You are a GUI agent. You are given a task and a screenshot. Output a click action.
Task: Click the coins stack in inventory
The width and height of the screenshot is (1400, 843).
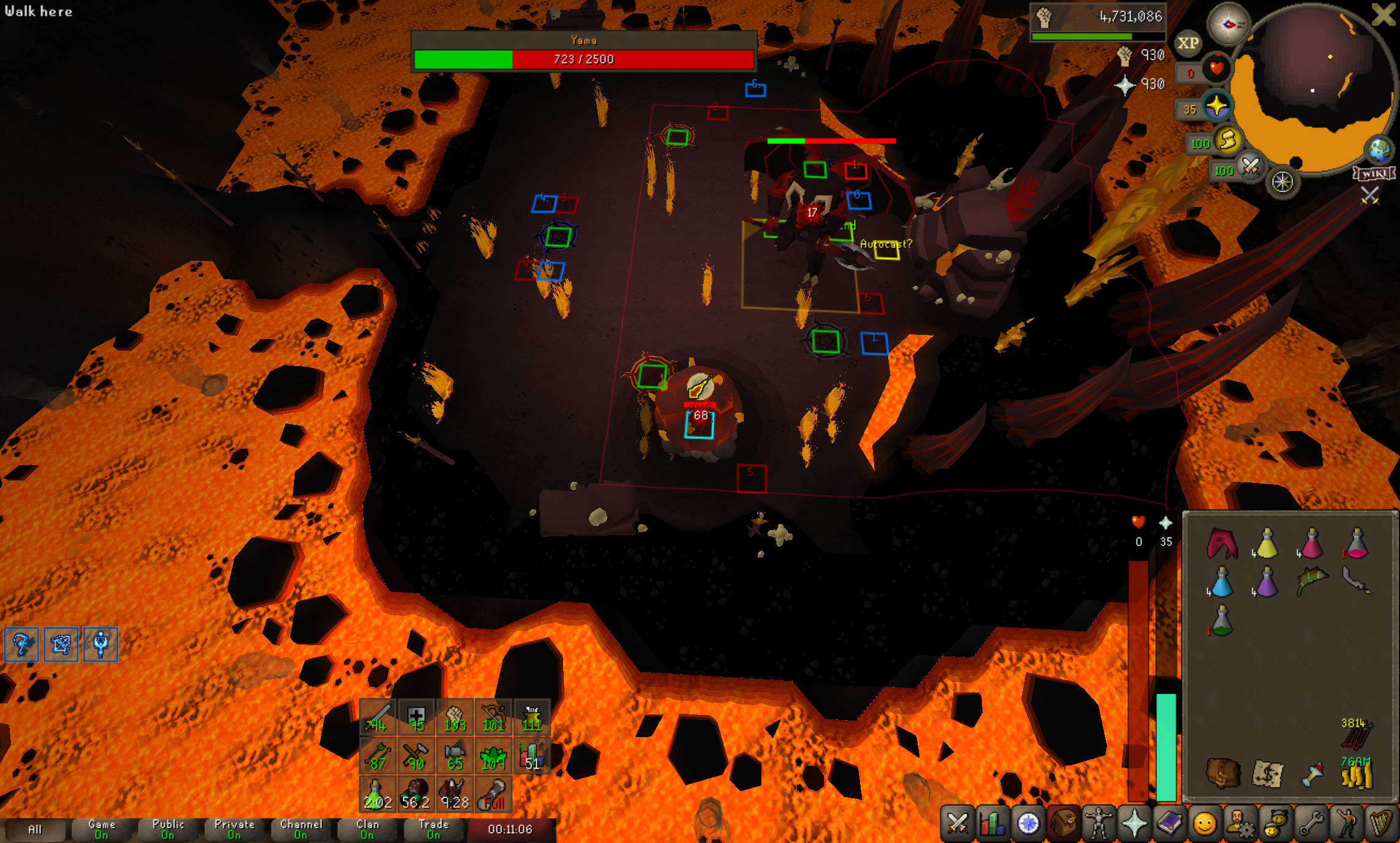(x=1357, y=773)
